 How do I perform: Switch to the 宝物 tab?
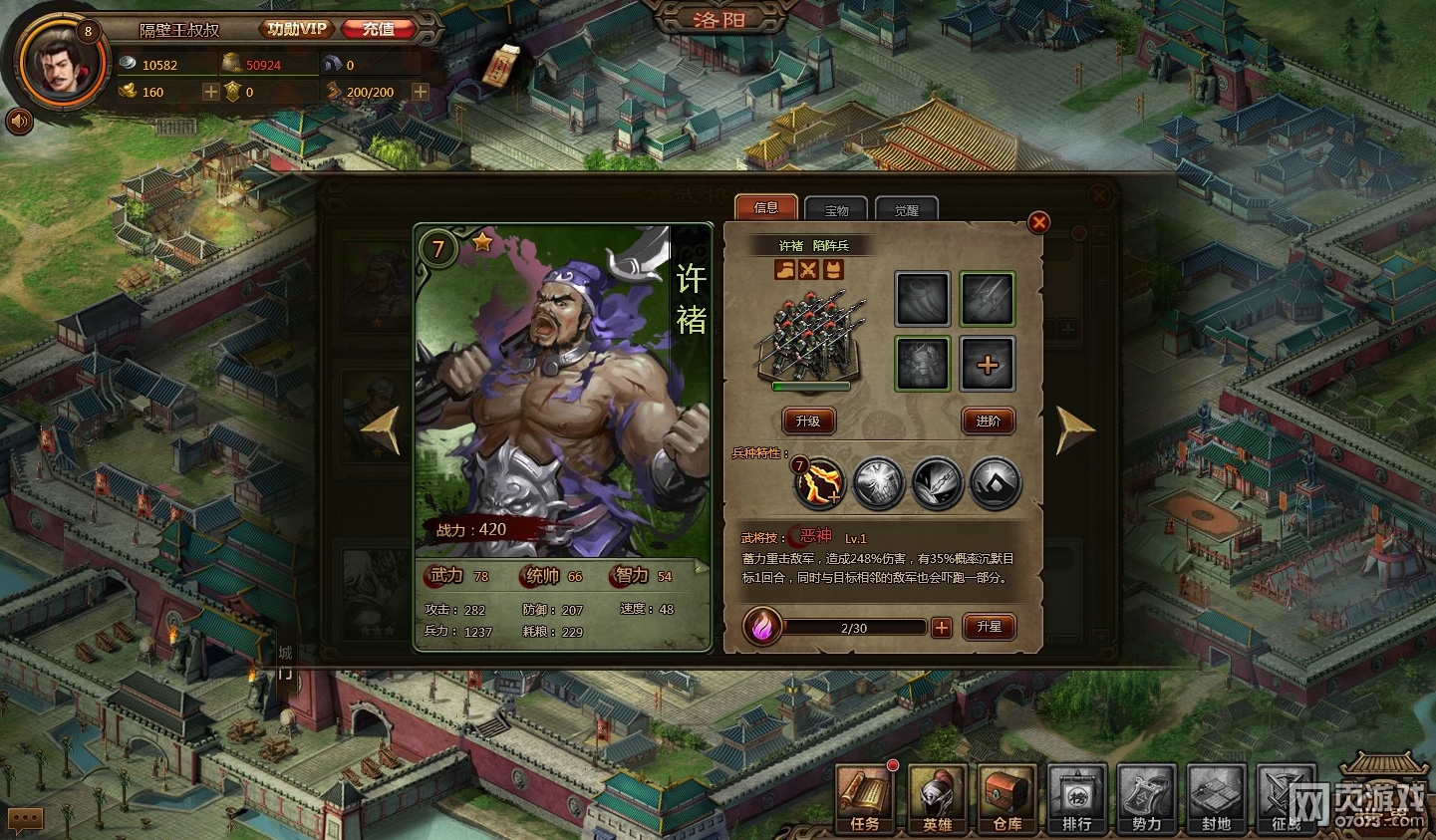tap(836, 210)
